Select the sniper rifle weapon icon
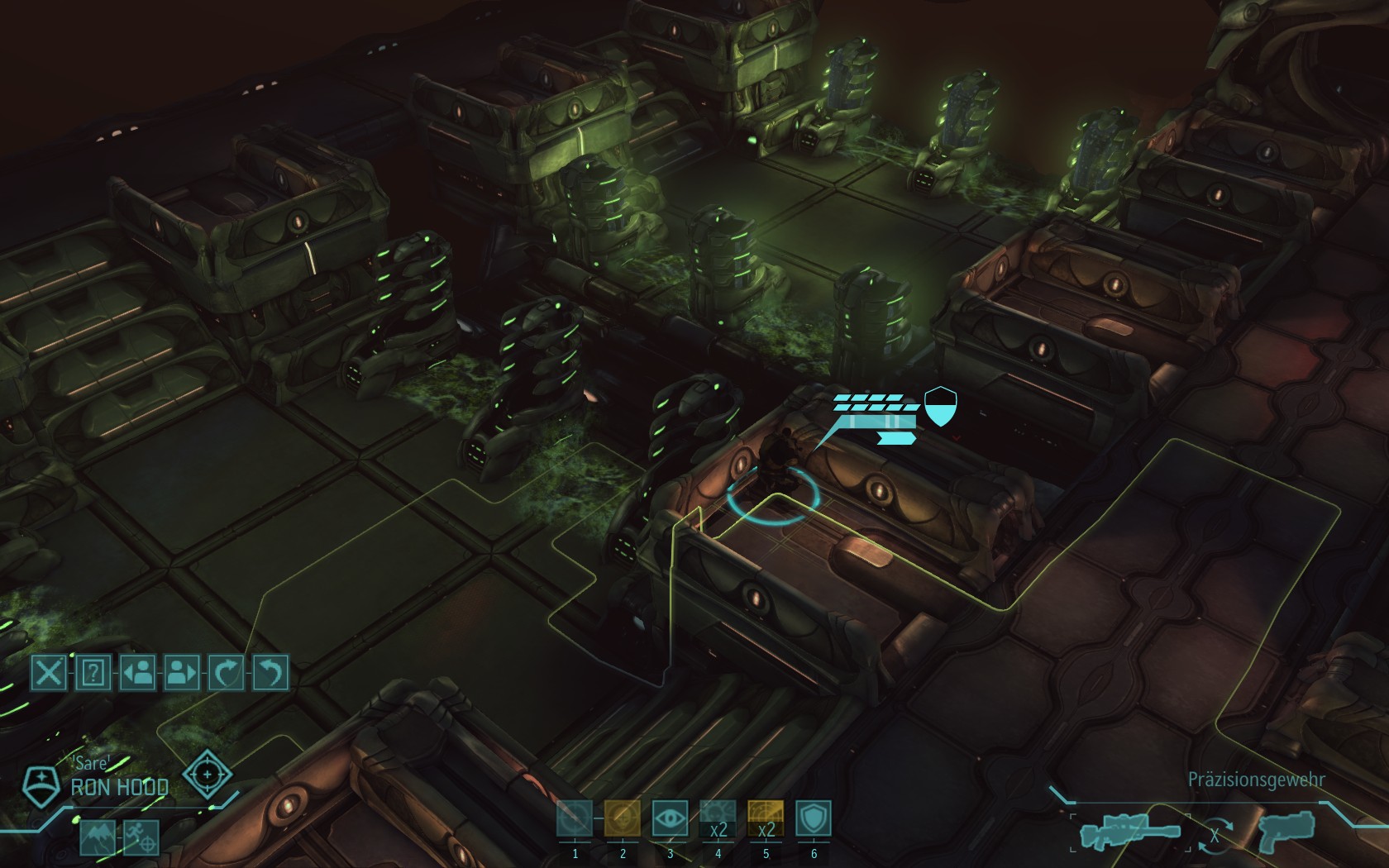The height and width of the screenshot is (868, 1389). pyautogui.click(x=1130, y=832)
